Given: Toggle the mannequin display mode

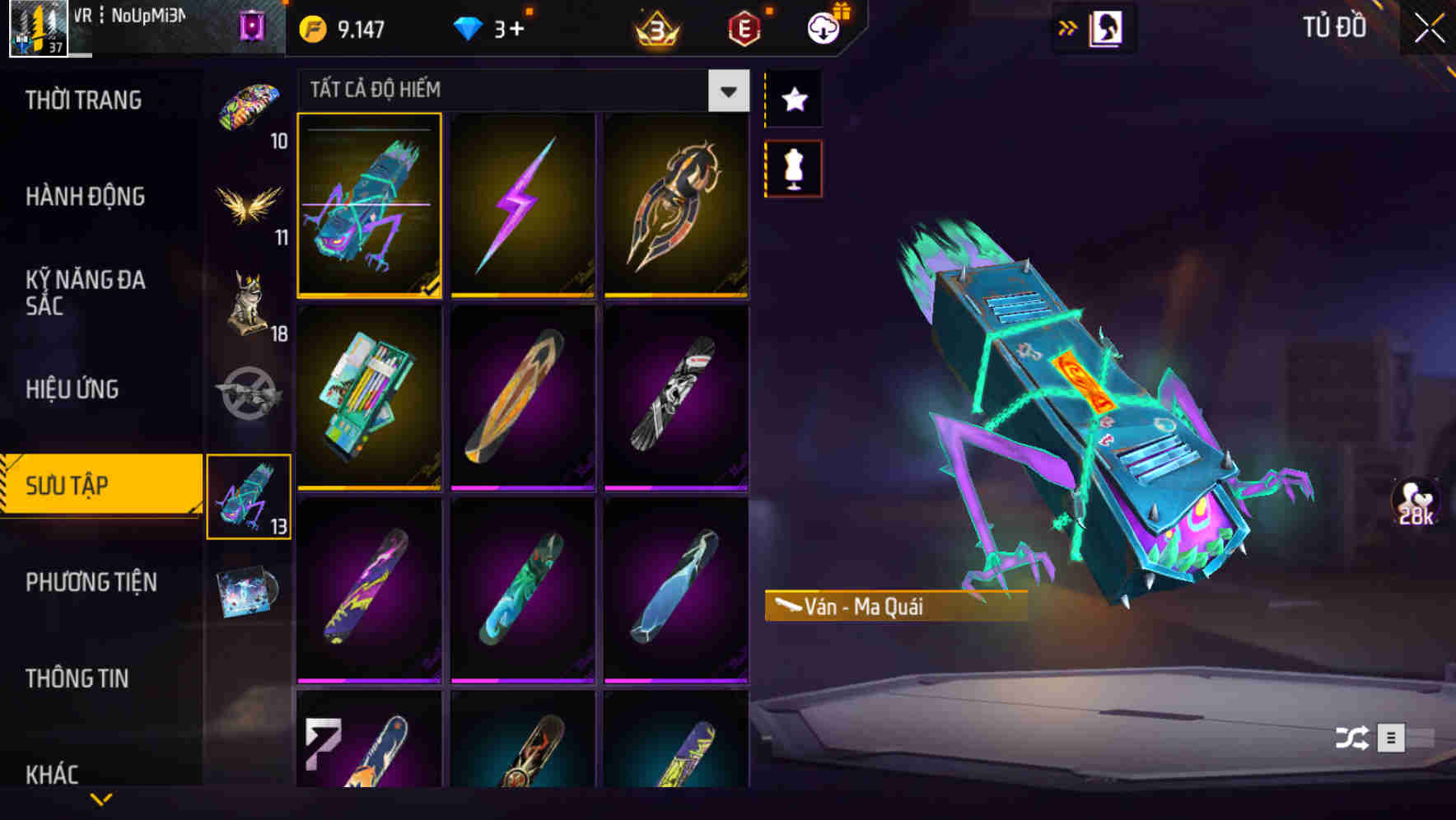Looking at the screenshot, I should (x=793, y=167).
